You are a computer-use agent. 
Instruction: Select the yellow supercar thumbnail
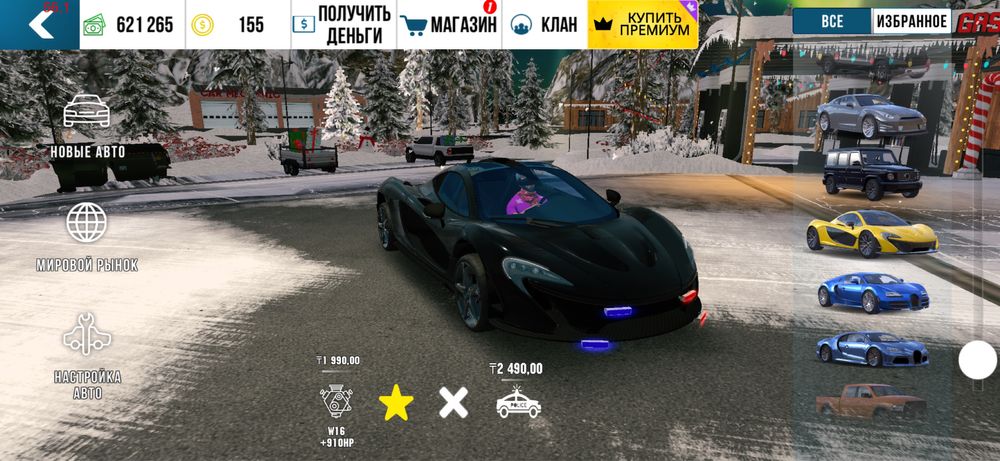click(x=871, y=233)
